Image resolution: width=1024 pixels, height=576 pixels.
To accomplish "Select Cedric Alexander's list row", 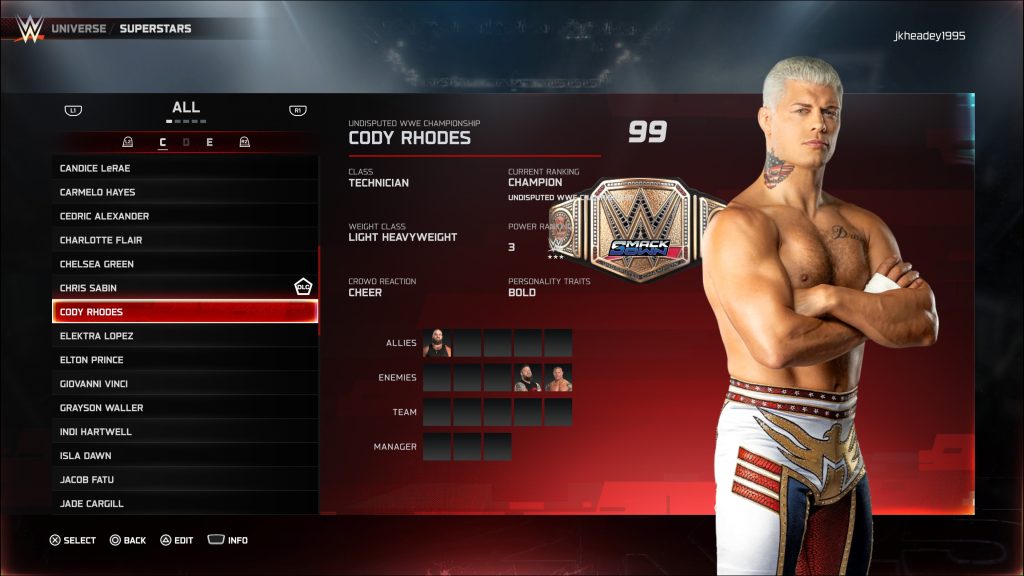I will 185,216.
